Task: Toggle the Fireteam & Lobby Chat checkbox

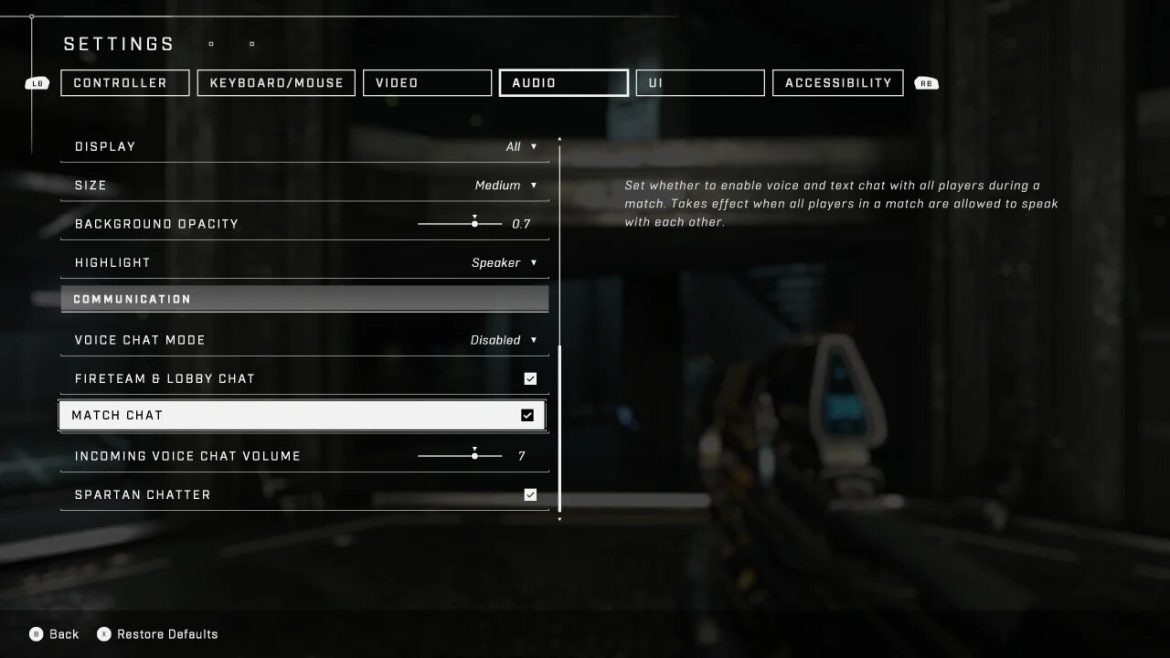Action: click(530, 379)
